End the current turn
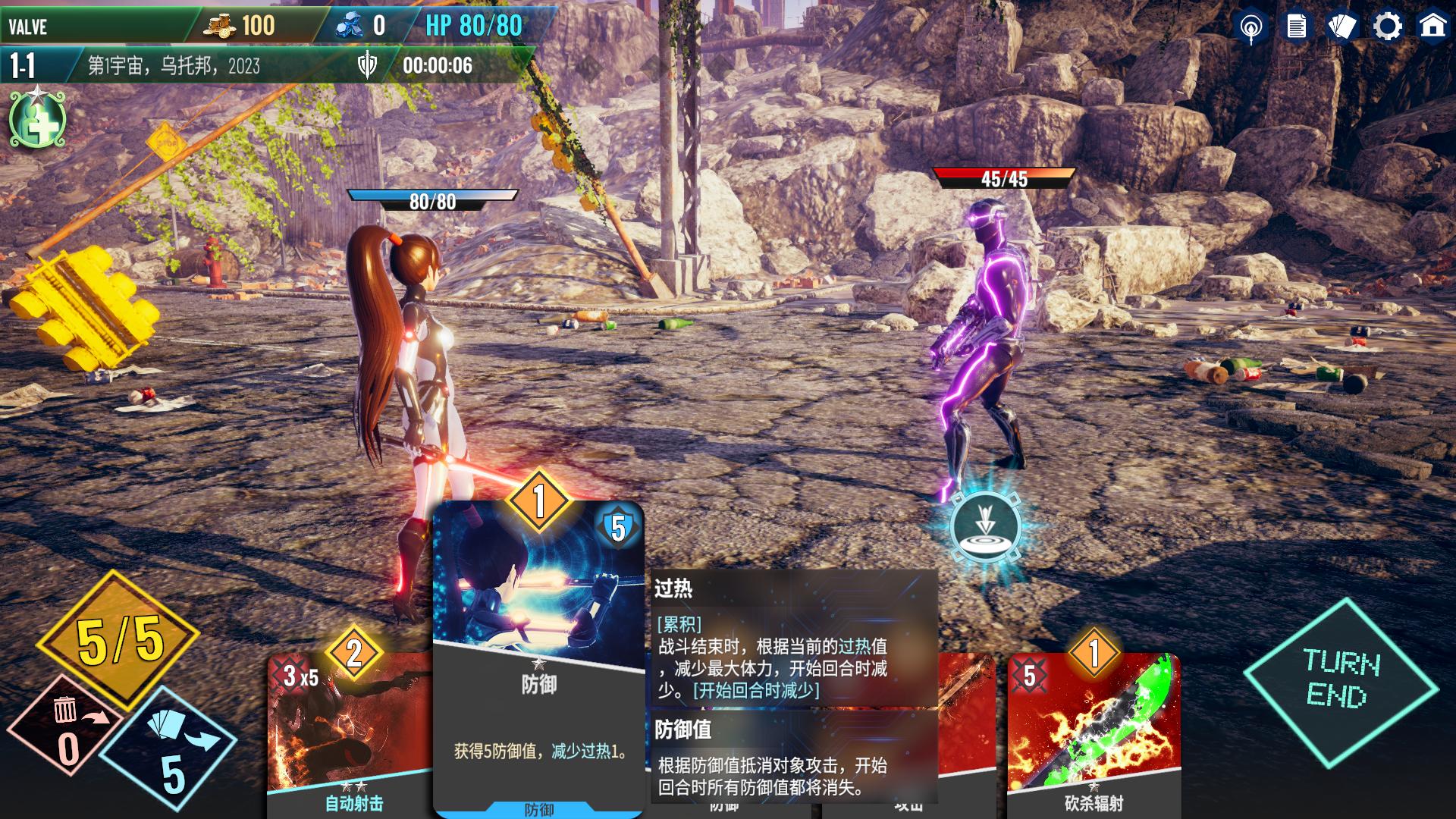Viewport: 1456px width, 819px height. (1341, 680)
